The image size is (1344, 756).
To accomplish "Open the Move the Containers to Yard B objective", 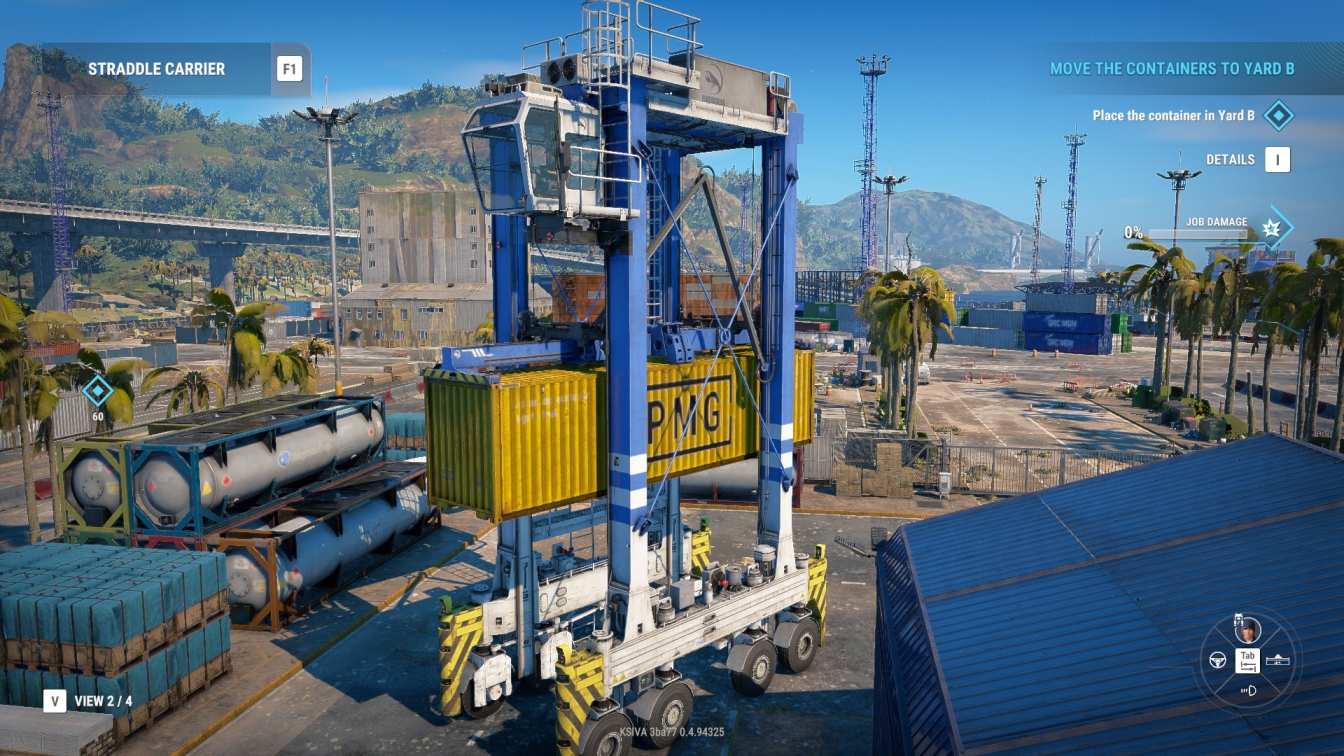I will 1172,69.
